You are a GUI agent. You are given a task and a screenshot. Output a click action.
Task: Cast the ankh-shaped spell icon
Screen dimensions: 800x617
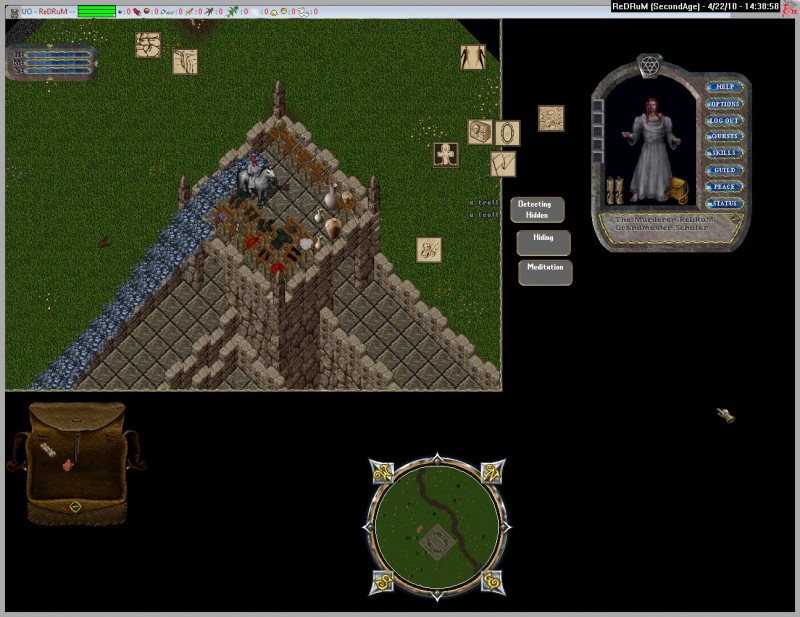coord(446,155)
